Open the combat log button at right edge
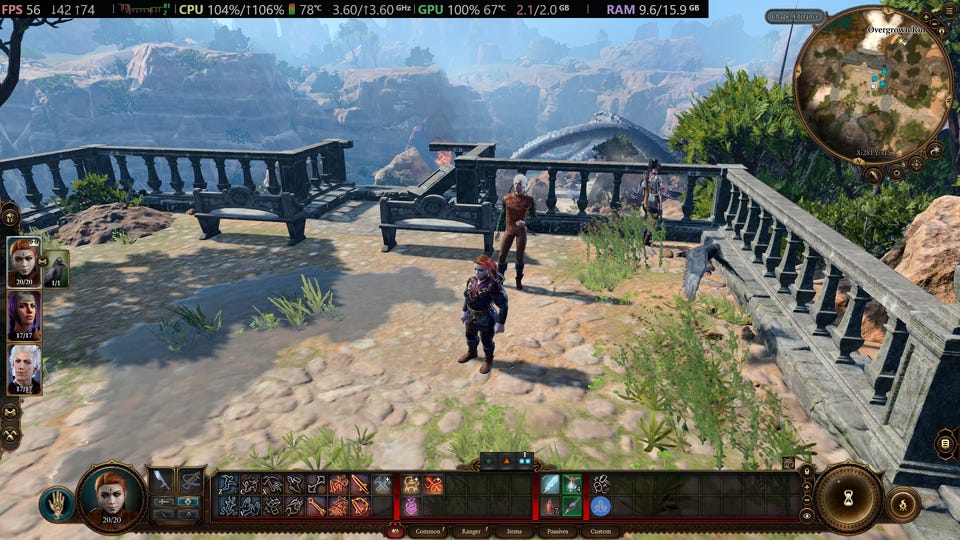 coord(945,443)
